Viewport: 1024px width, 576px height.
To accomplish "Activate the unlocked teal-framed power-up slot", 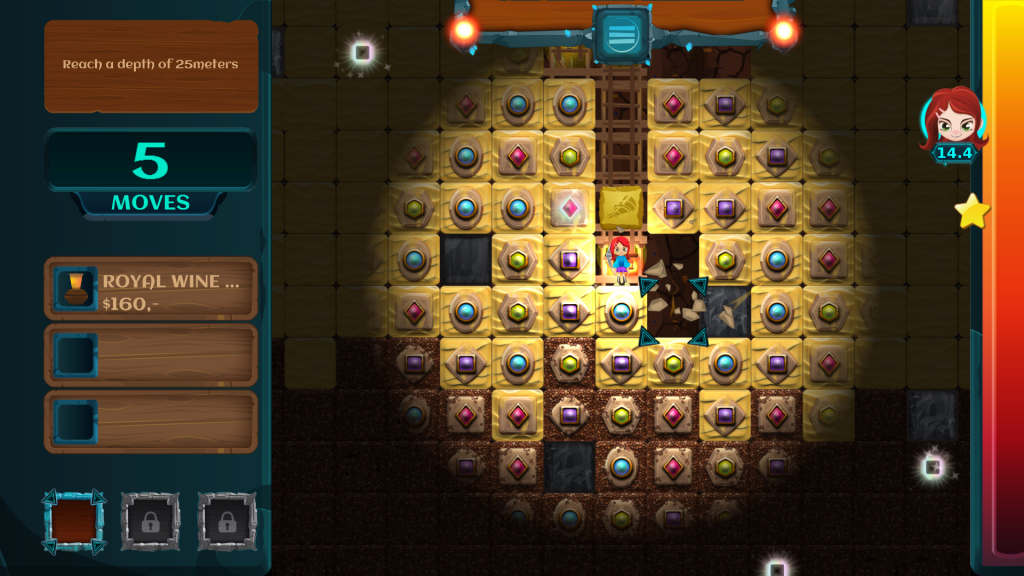I will [x=74, y=521].
